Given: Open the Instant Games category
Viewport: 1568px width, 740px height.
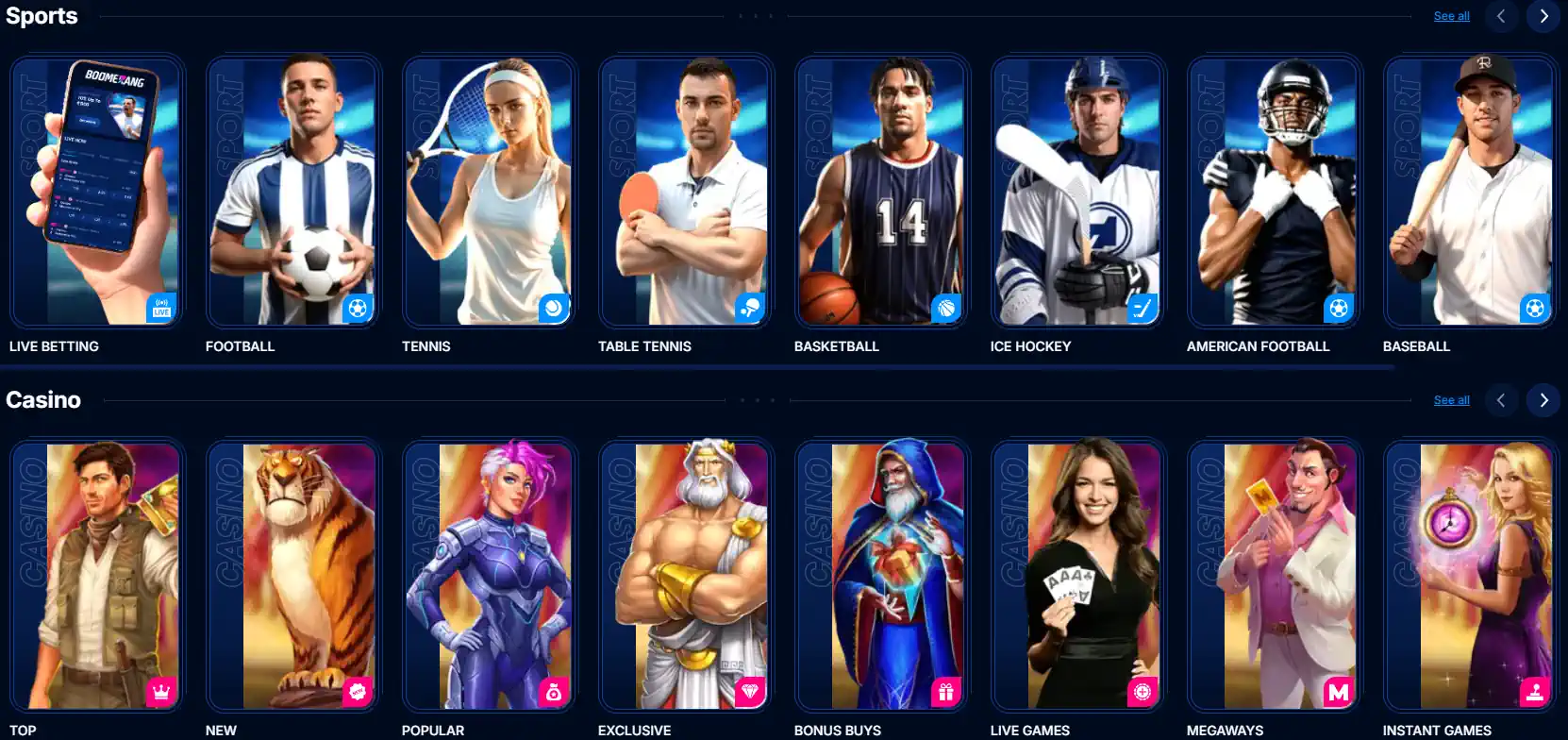Looking at the screenshot, I should (x=1470, y=576).
